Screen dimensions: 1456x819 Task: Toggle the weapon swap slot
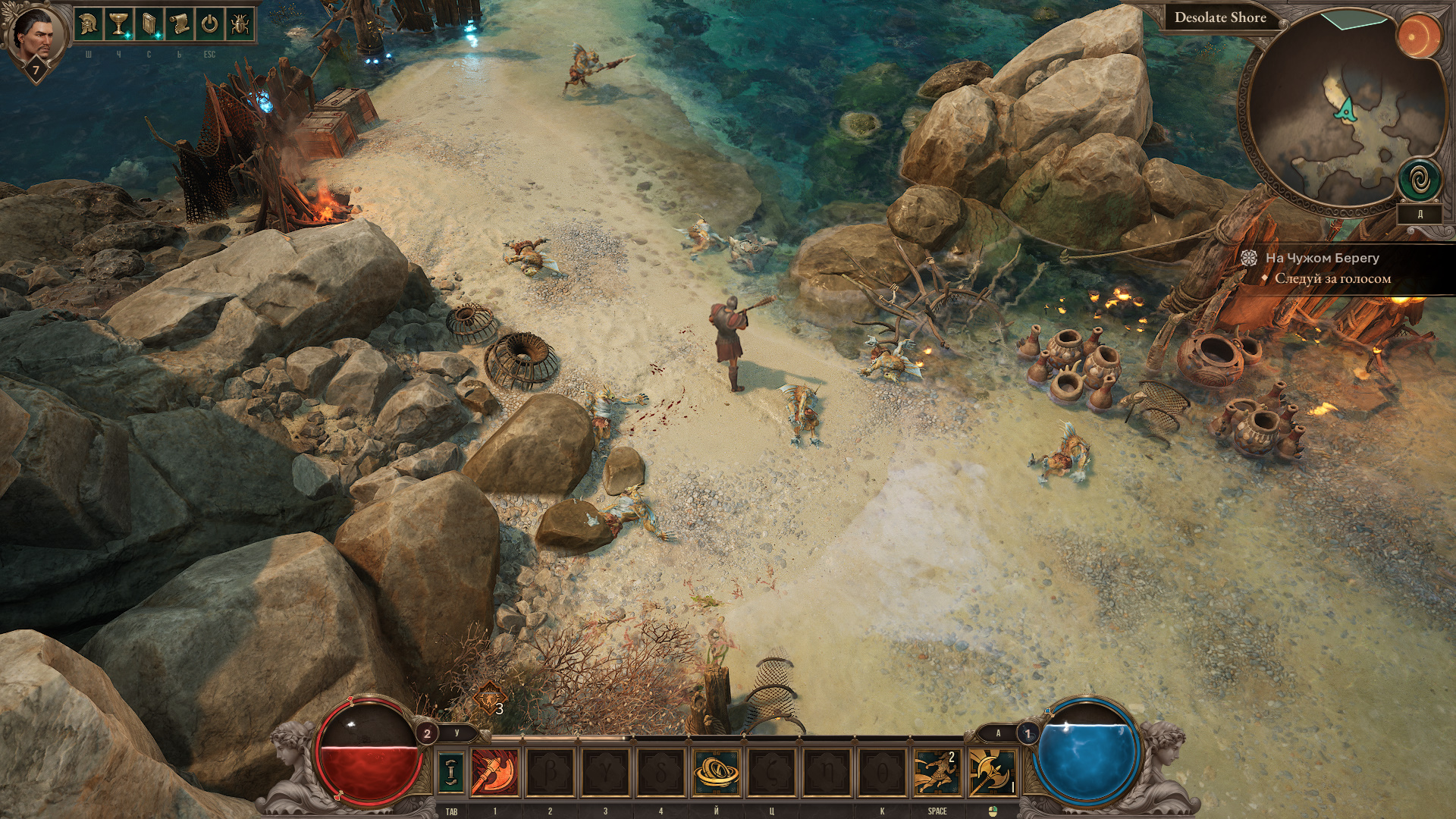point(452,771)
